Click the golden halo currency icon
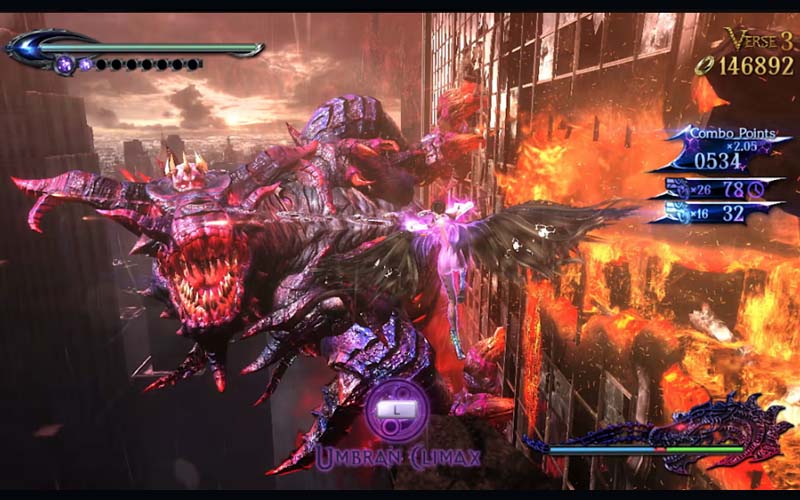Screen dimensions: 800x500 (x=704, y=66)
